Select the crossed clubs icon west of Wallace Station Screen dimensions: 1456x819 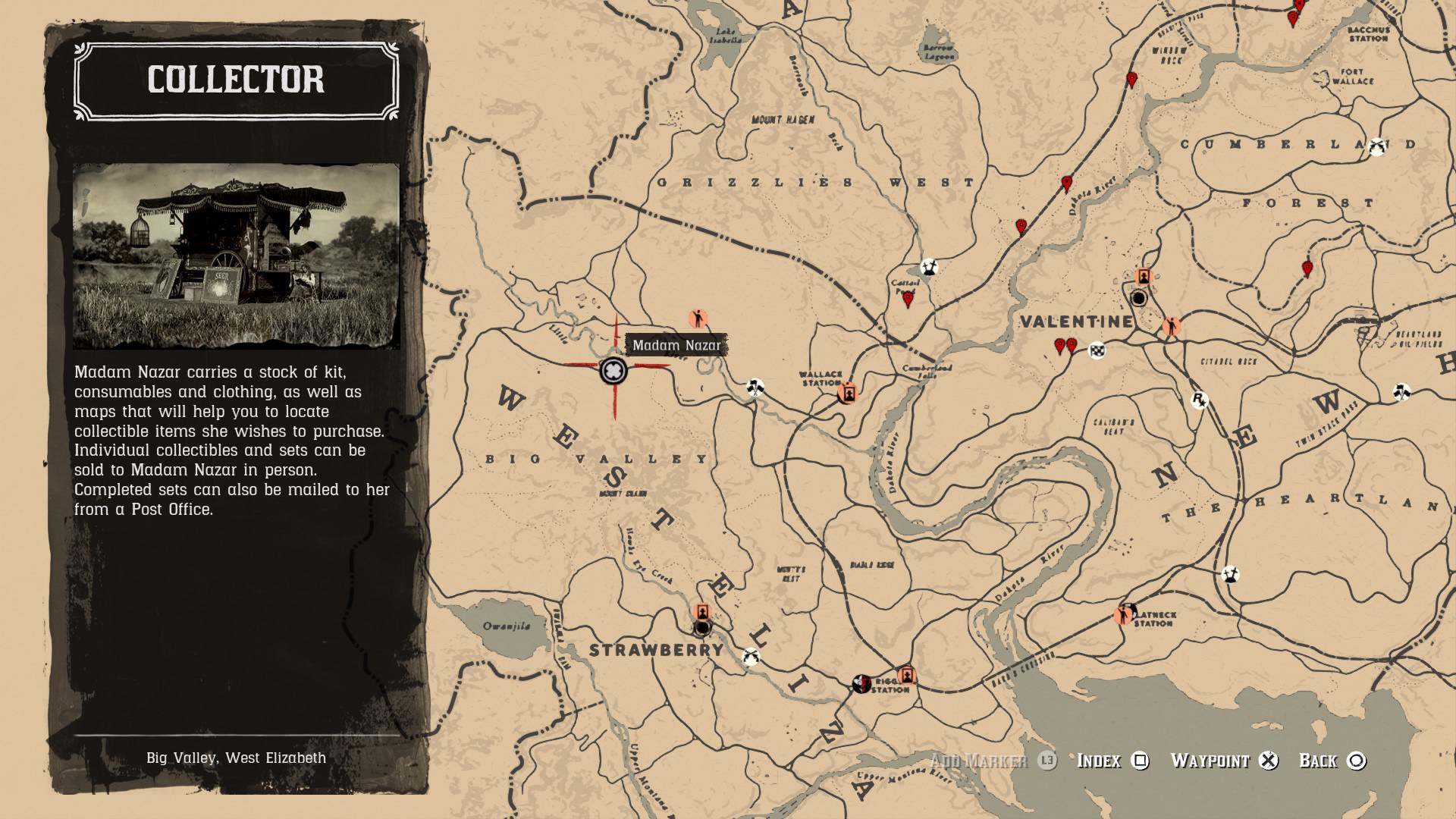coord(754,387)
